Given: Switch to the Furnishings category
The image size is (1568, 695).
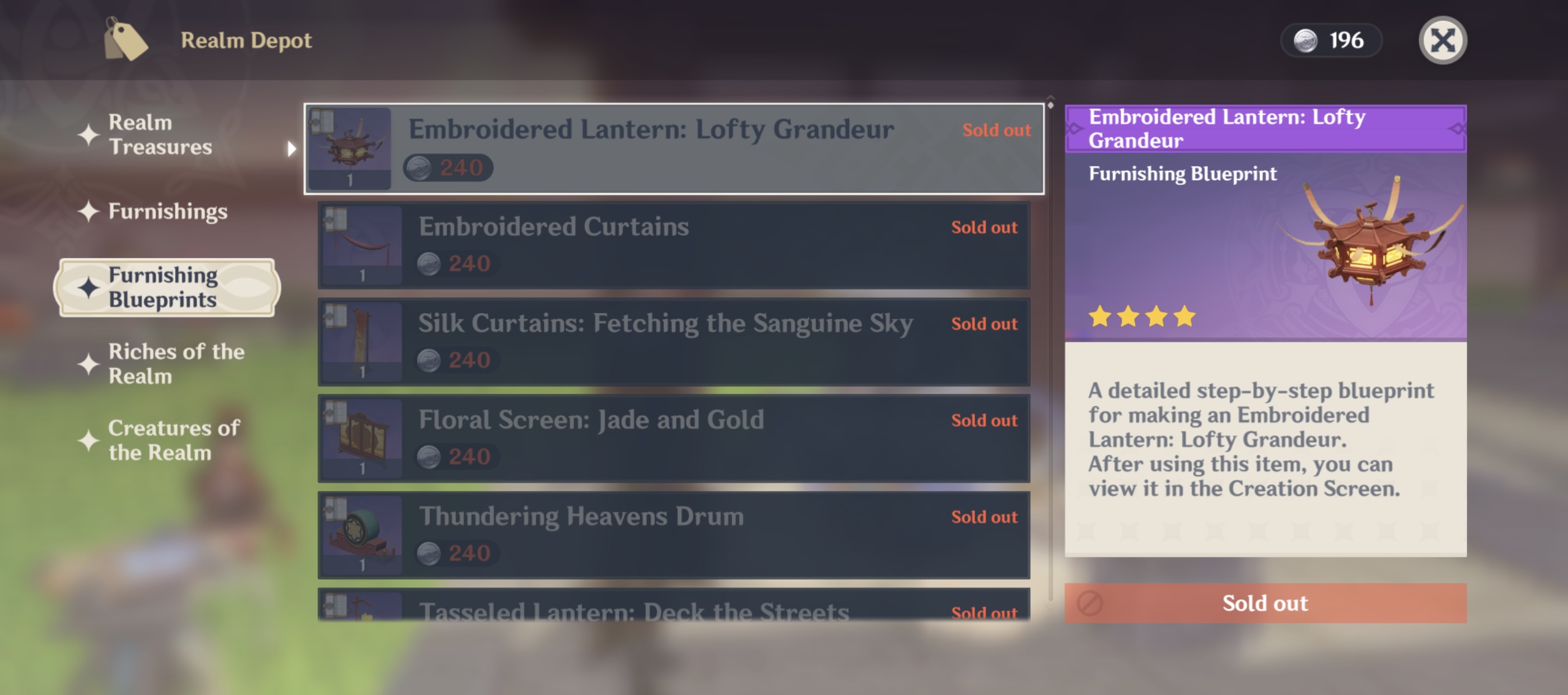Looking at the screenshot, I should (x=166, y=212).
